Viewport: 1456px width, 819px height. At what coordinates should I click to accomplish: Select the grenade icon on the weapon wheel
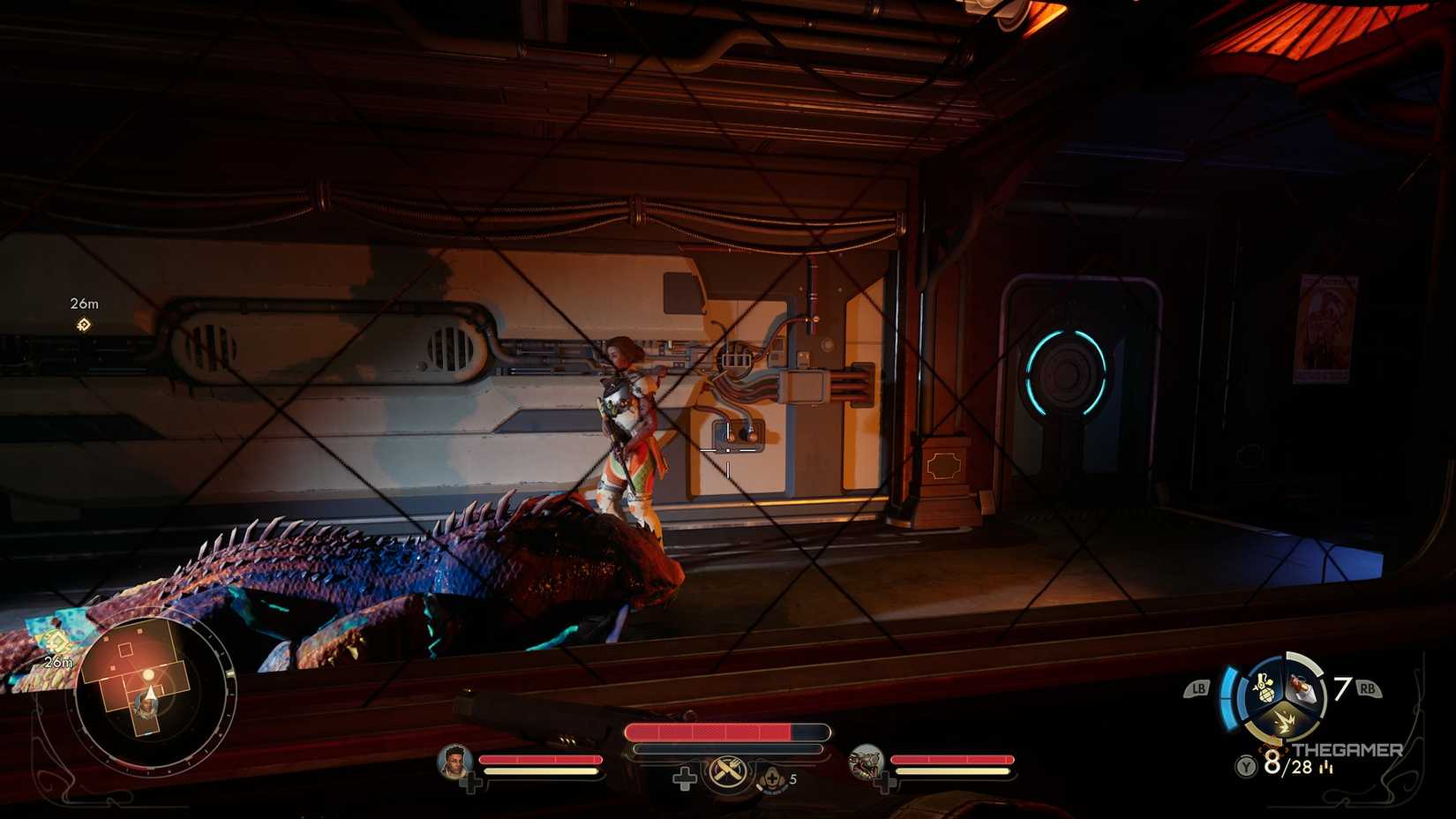click(1264, 688)
